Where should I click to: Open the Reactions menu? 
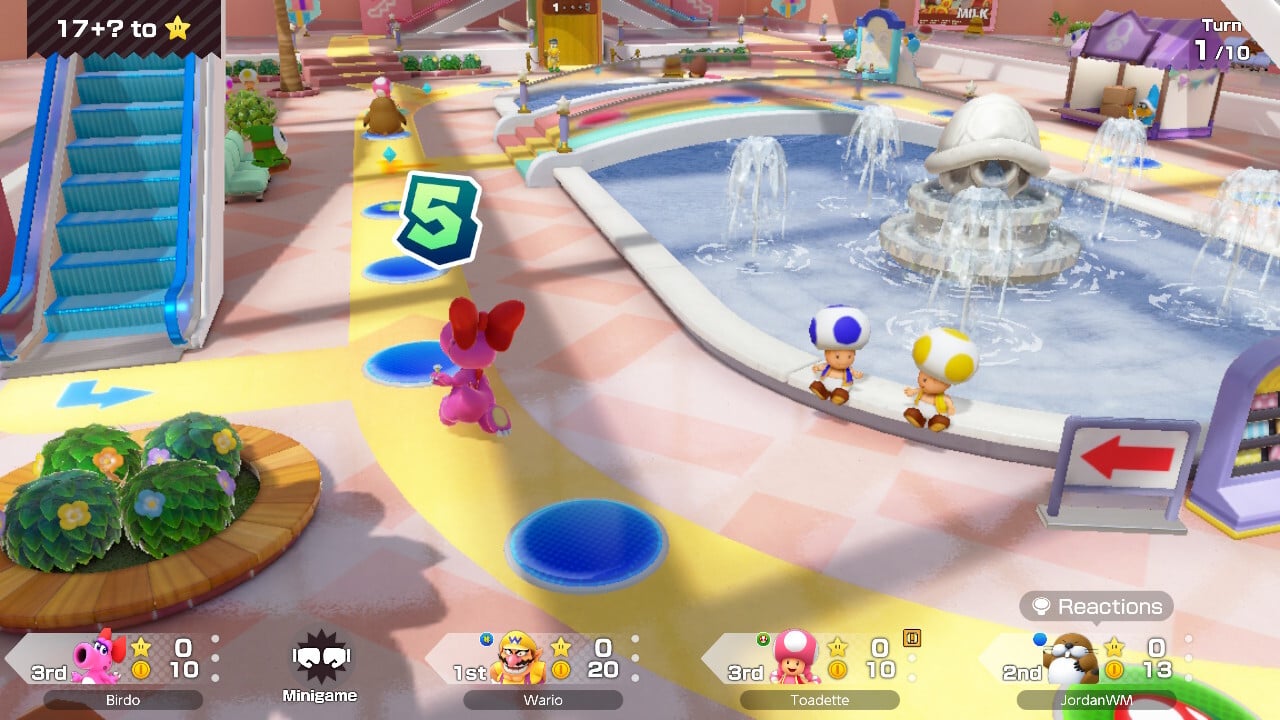point(1095,607)
